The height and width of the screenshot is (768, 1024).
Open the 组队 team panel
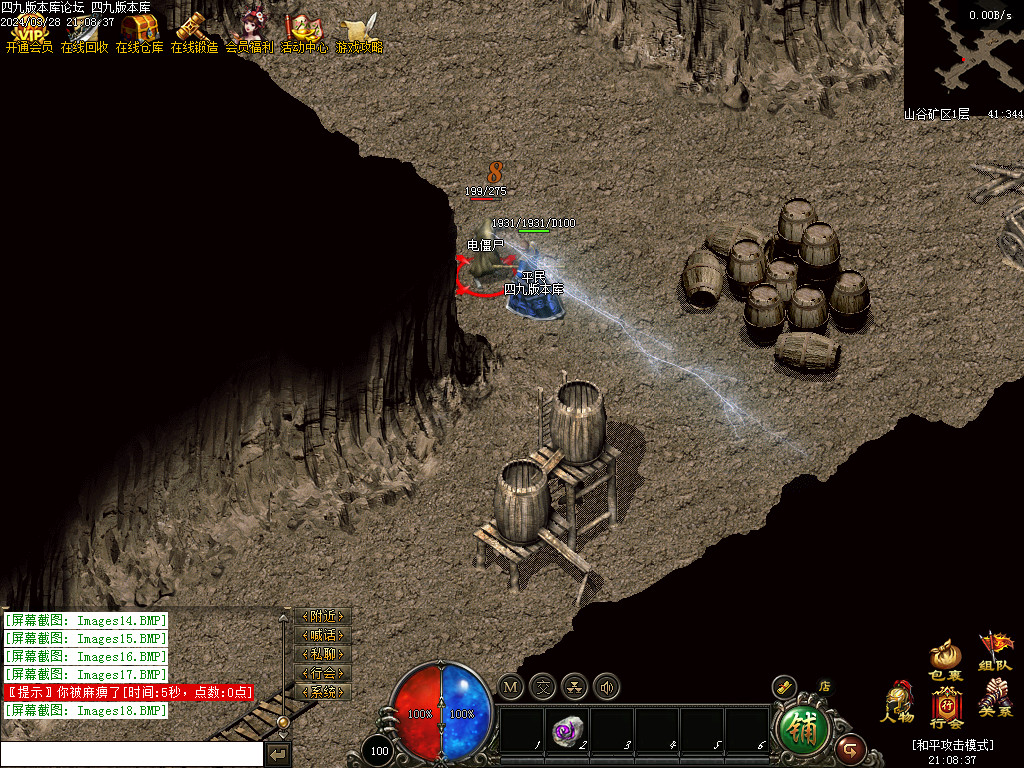pyautogui.click(x=995, y=652)
